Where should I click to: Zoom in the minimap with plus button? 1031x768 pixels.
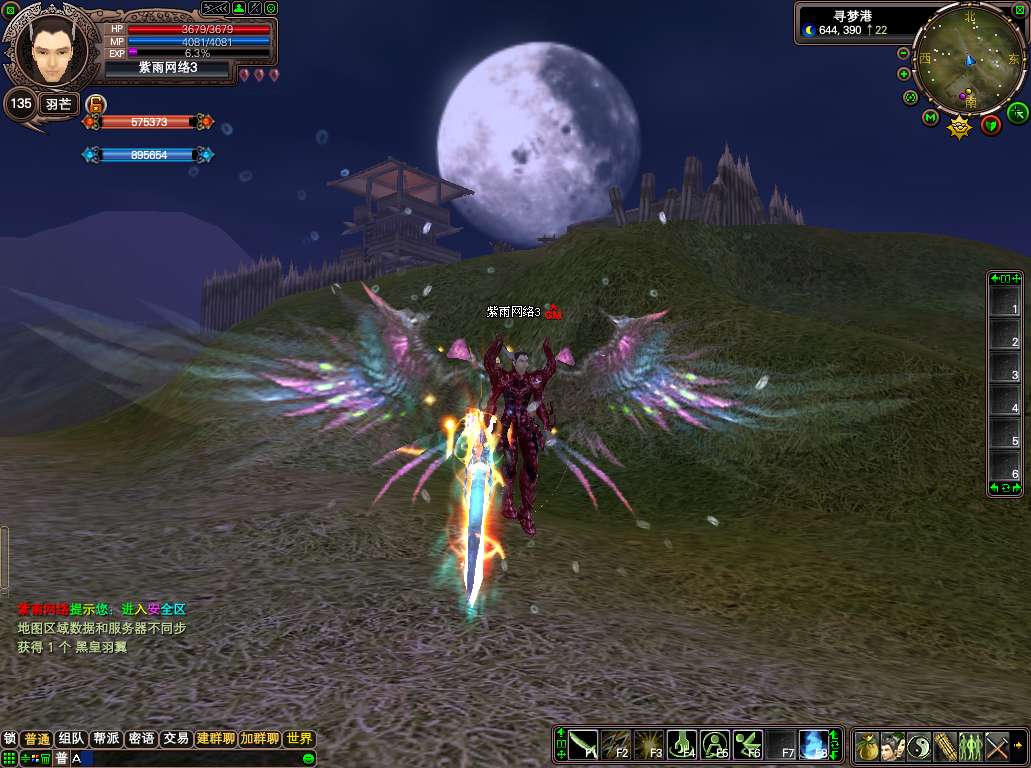(x=904, y=74)
